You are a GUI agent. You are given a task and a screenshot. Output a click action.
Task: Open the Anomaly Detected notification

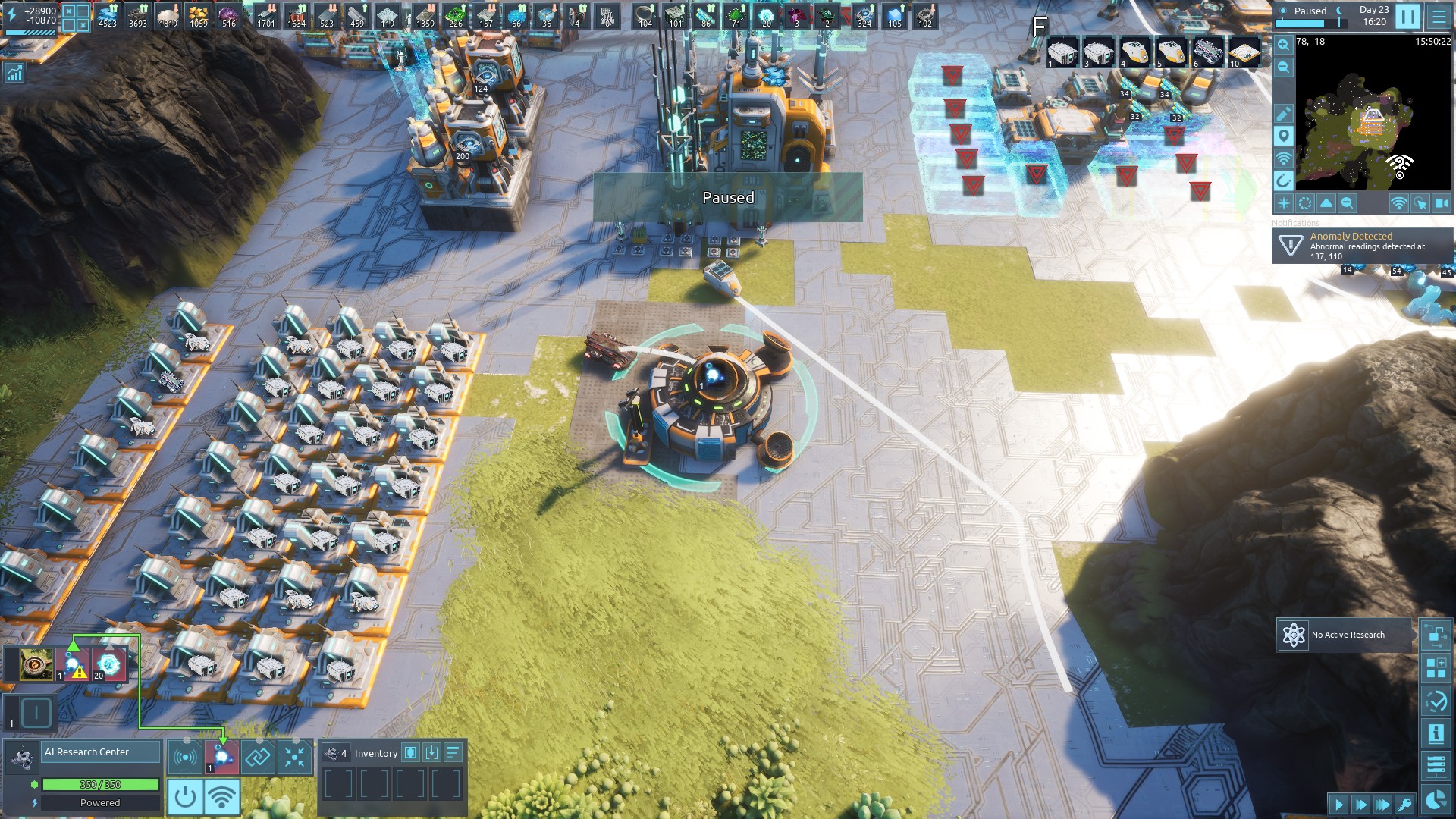(x=1363, y=246)
